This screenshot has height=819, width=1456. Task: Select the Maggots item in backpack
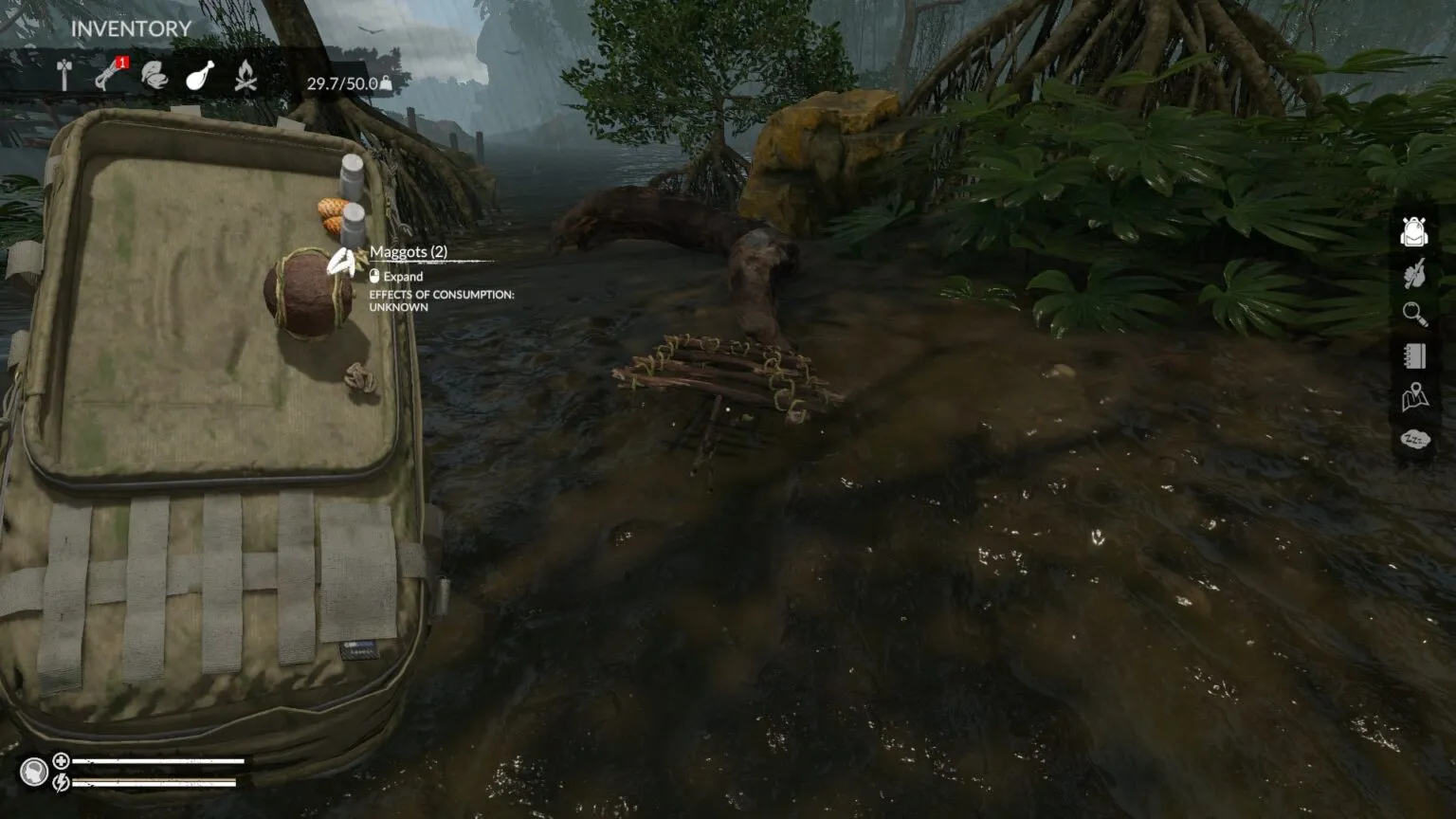coord(343,262)
